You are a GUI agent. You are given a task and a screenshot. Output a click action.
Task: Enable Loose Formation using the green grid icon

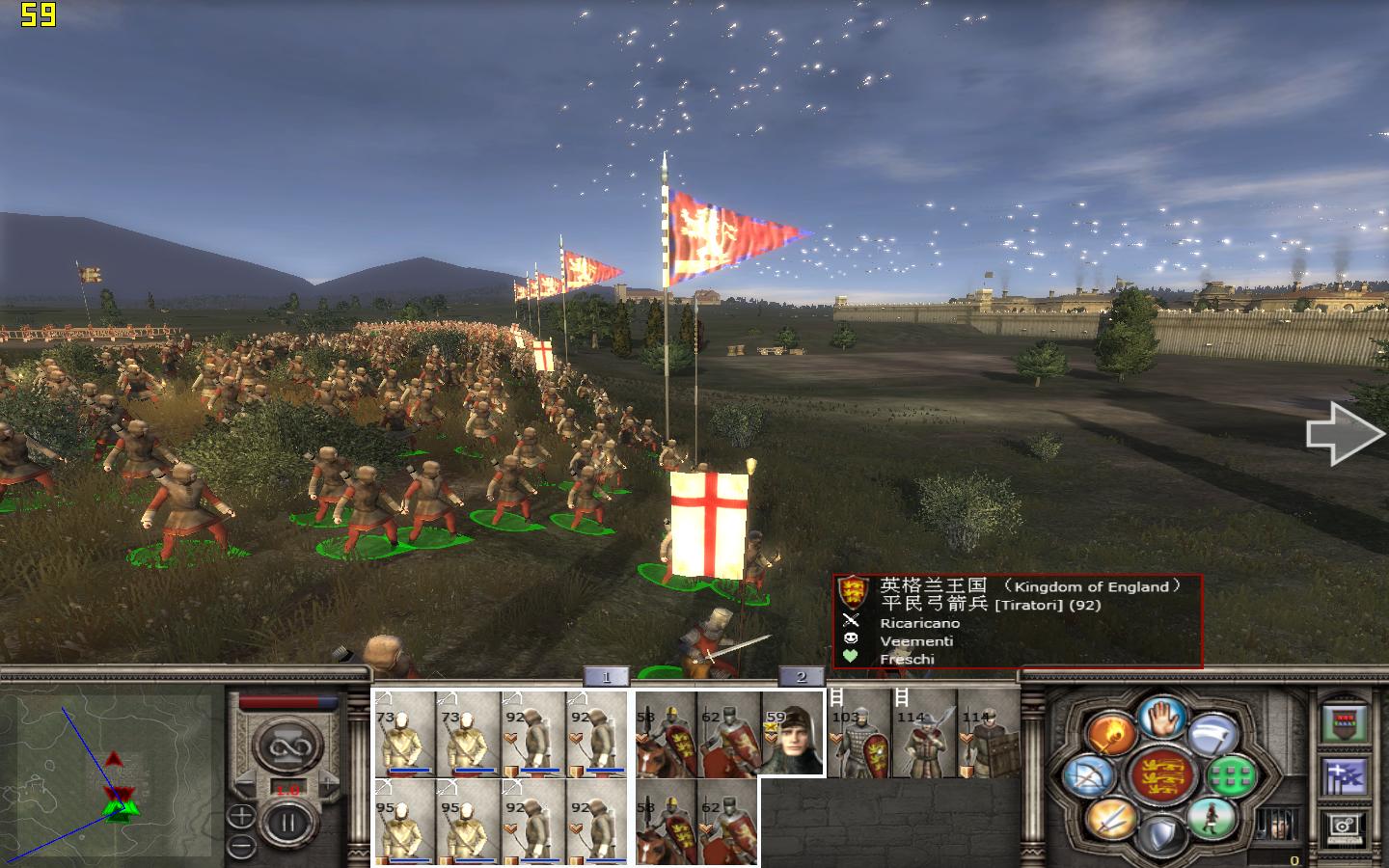[1229, 777]
